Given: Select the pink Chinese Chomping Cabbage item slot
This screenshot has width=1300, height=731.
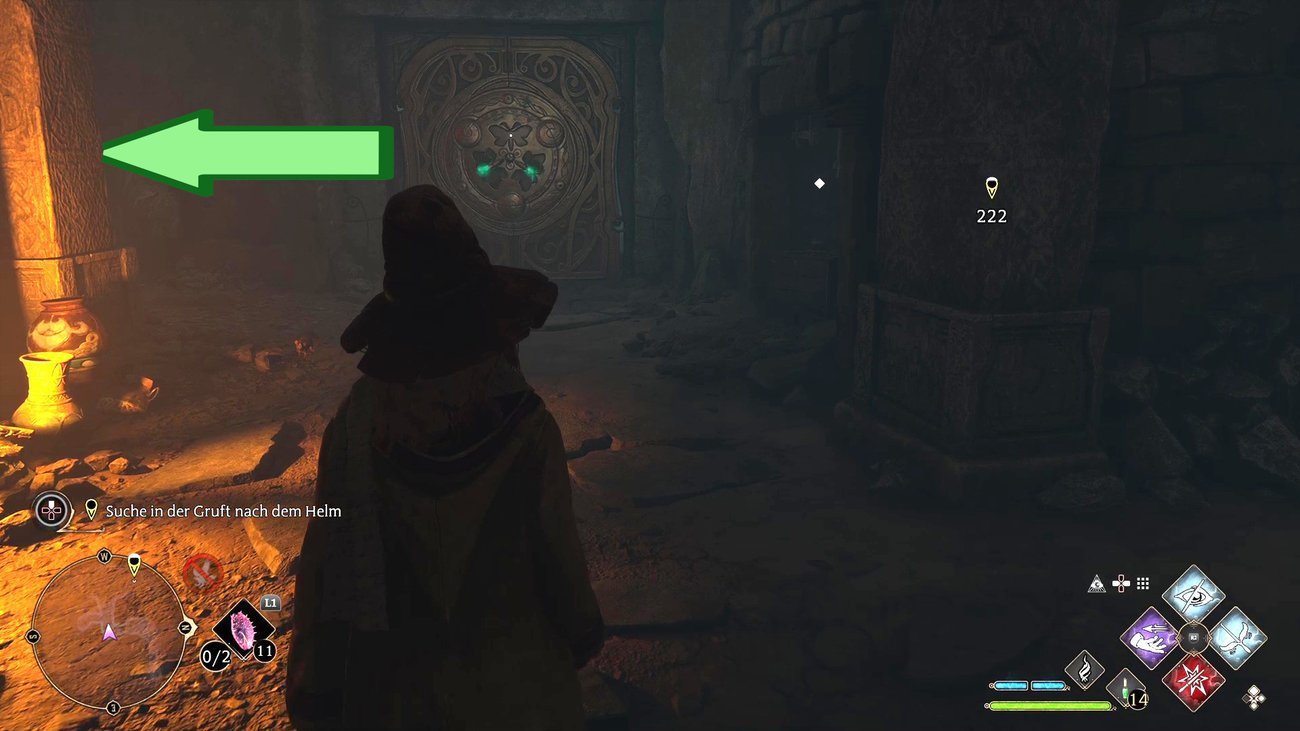Looking at the screenshot, I should pyautogui.click(x=241, y=630).
